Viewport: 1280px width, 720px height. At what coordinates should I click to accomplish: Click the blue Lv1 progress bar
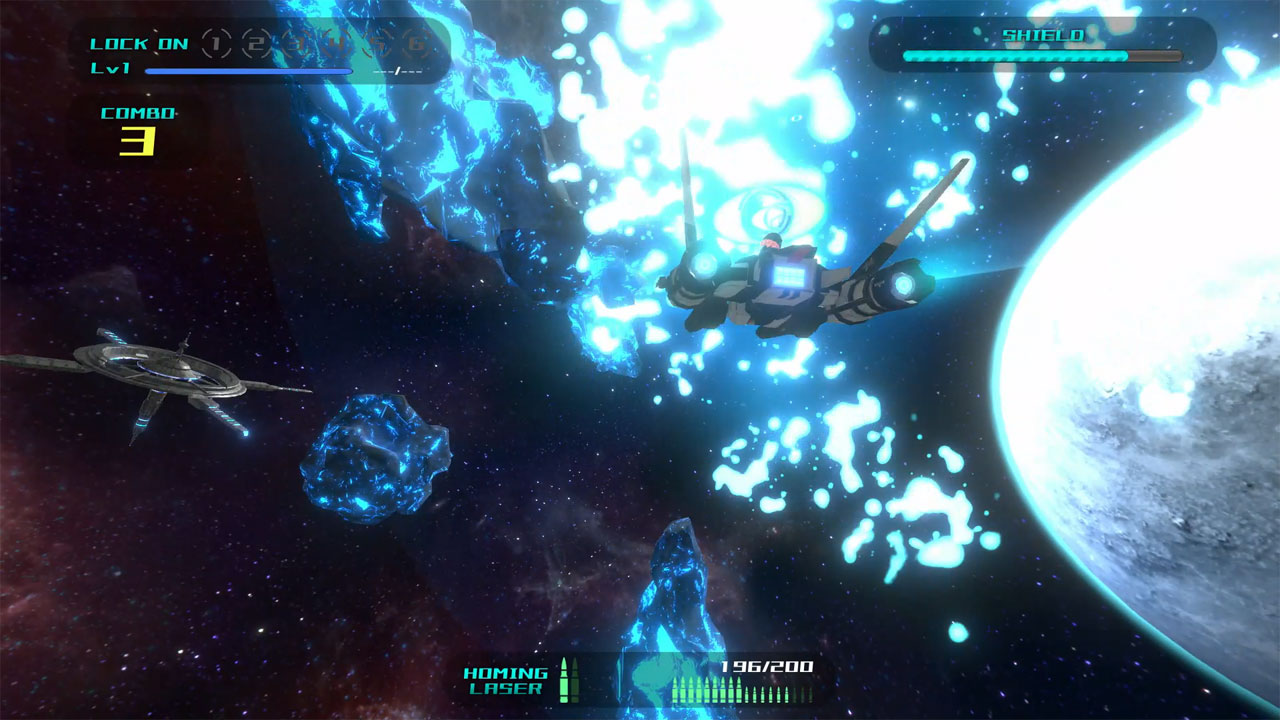(250, 71)
